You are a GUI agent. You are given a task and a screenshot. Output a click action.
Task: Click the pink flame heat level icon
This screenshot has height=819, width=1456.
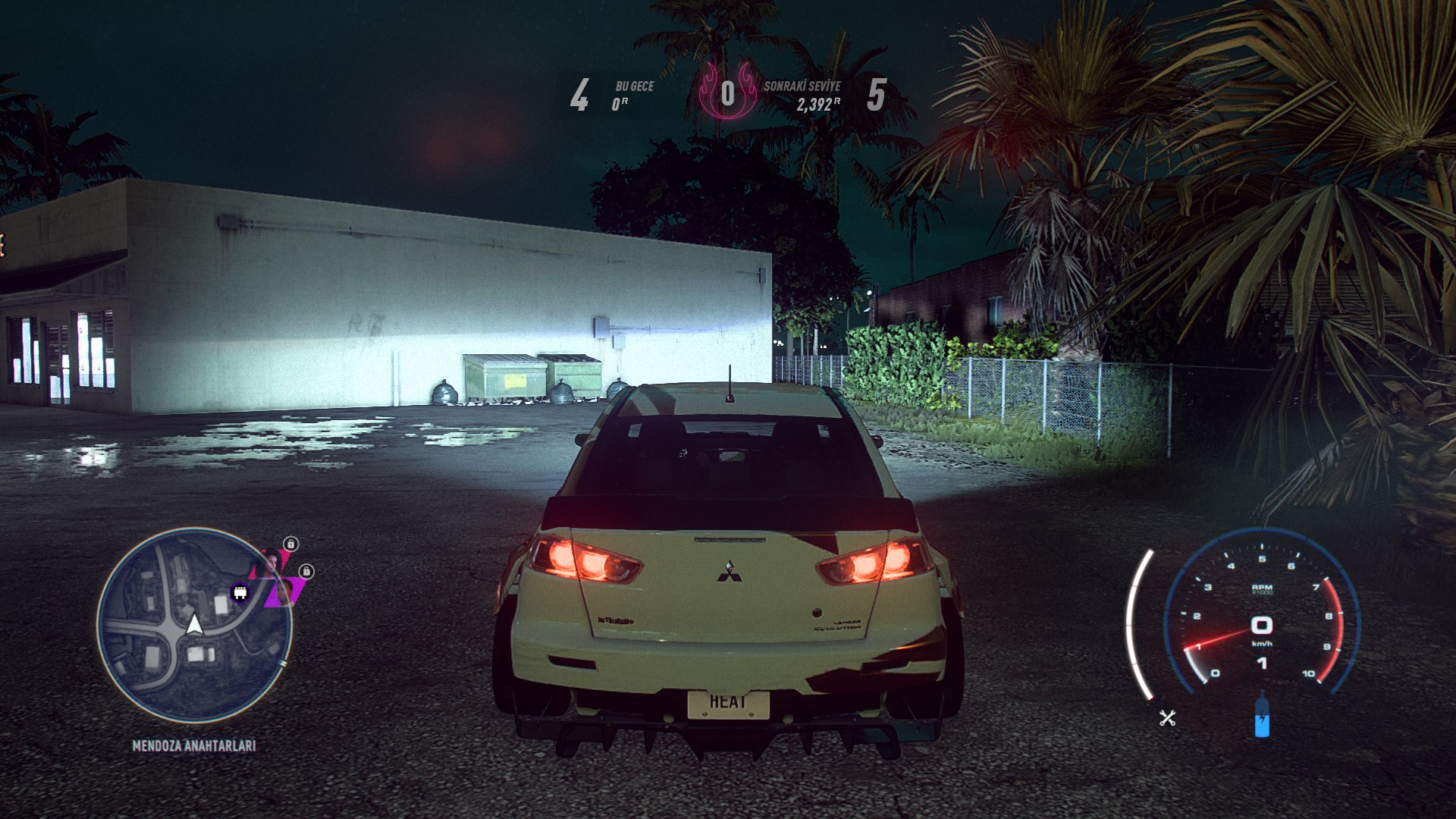(726, 93)
